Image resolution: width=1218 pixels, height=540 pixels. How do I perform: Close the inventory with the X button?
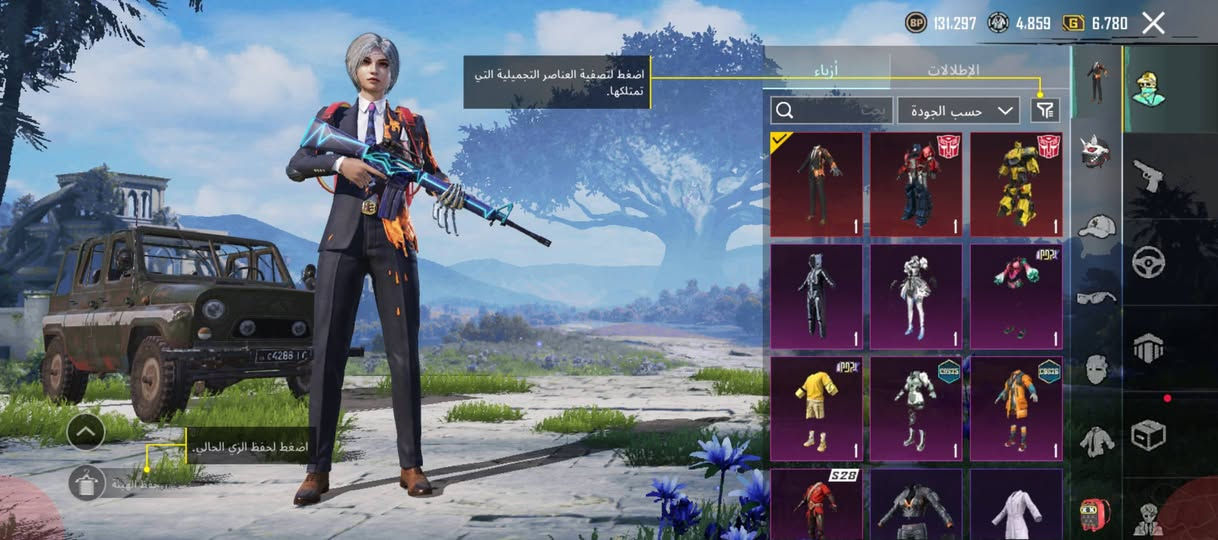1153,23
